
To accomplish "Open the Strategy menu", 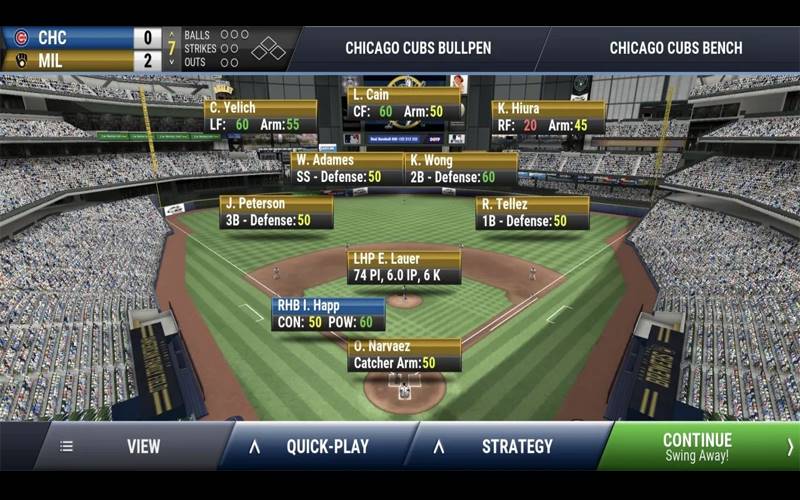I will [x=508, y=447].
